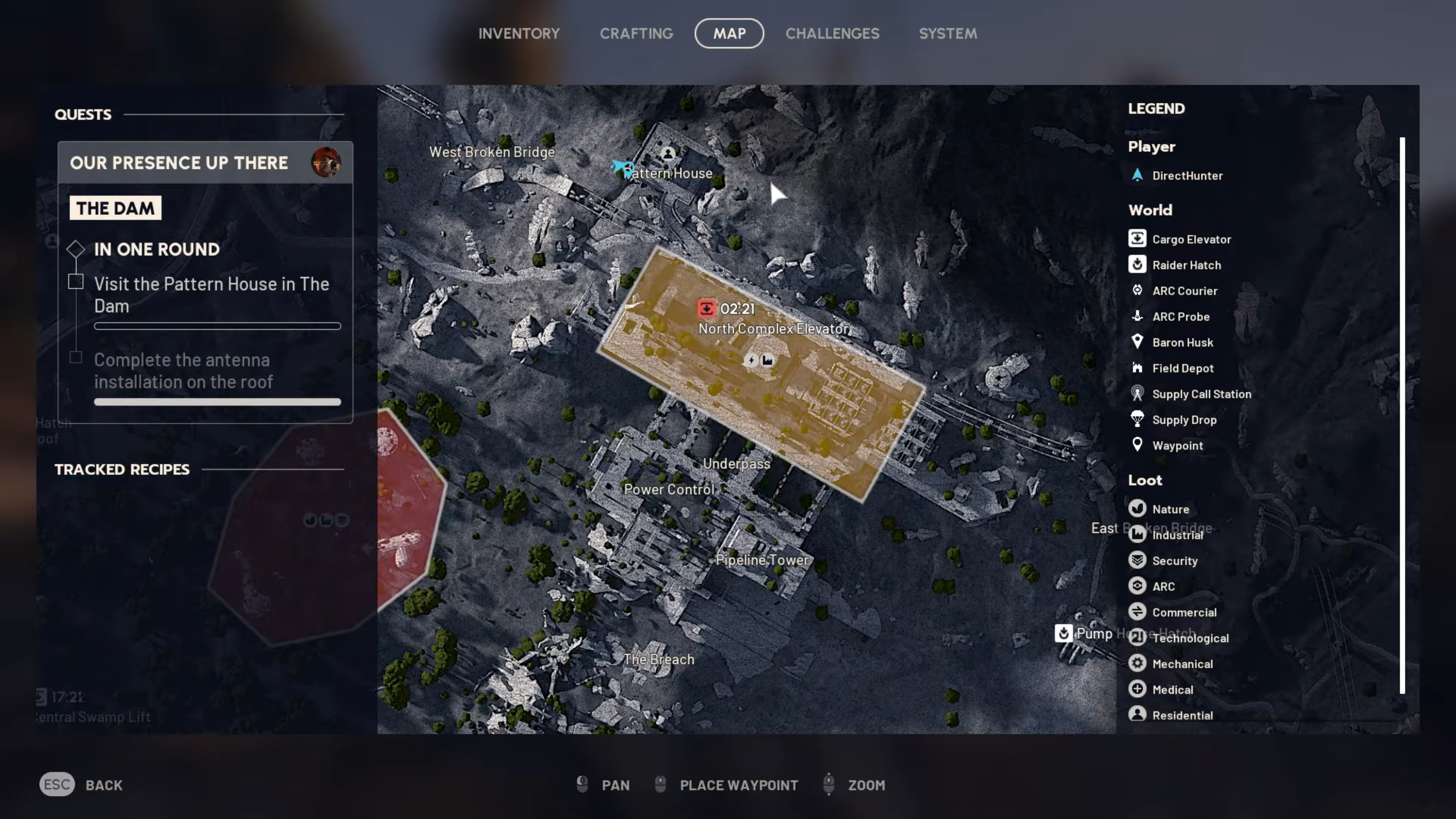Viewport: 1456px width, 819px height.
Task: Click the legend panel scrollbar
Action: click(x=1402, y=415)
